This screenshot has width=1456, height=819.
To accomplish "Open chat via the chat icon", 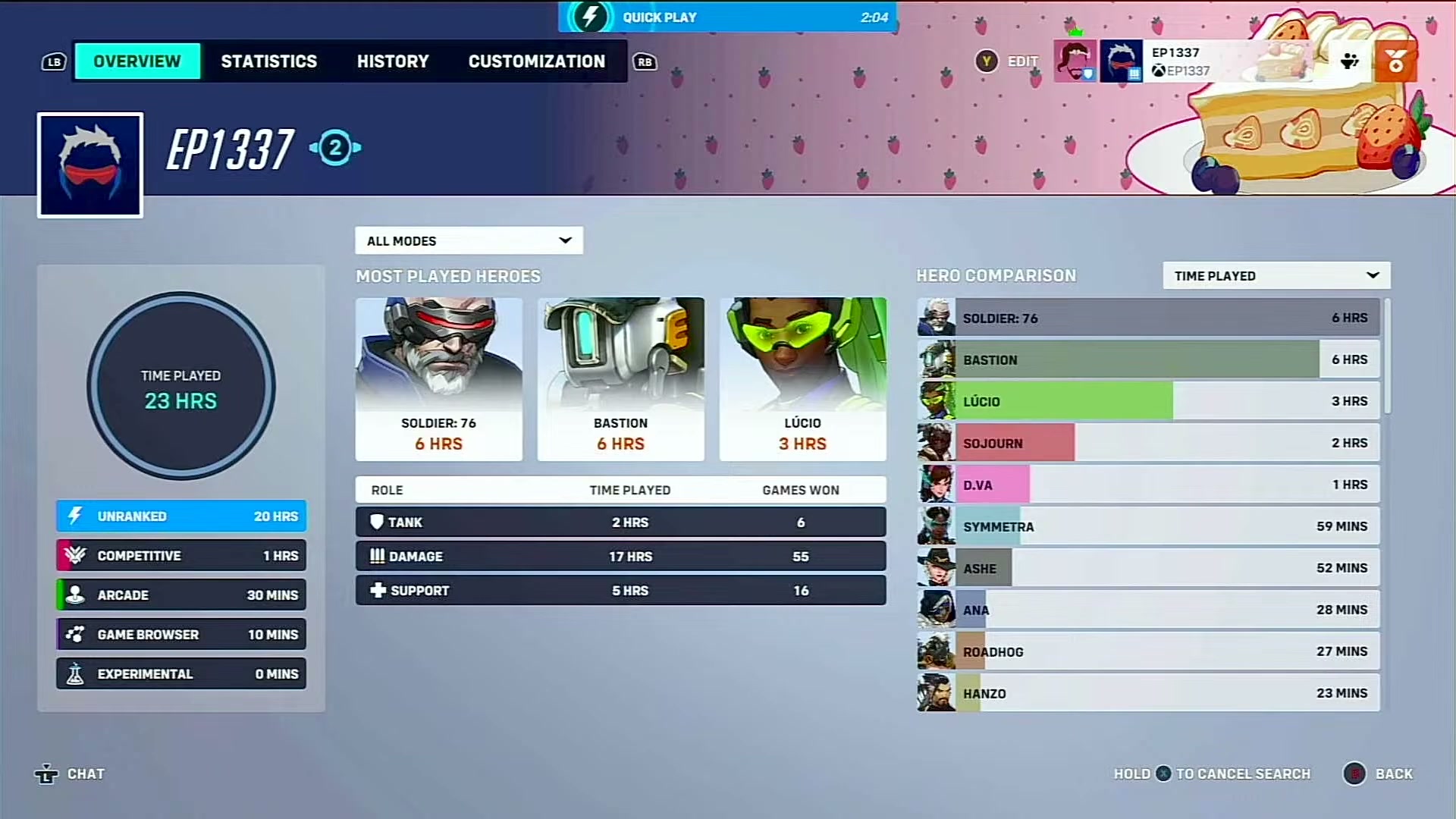I will [47, 773].
